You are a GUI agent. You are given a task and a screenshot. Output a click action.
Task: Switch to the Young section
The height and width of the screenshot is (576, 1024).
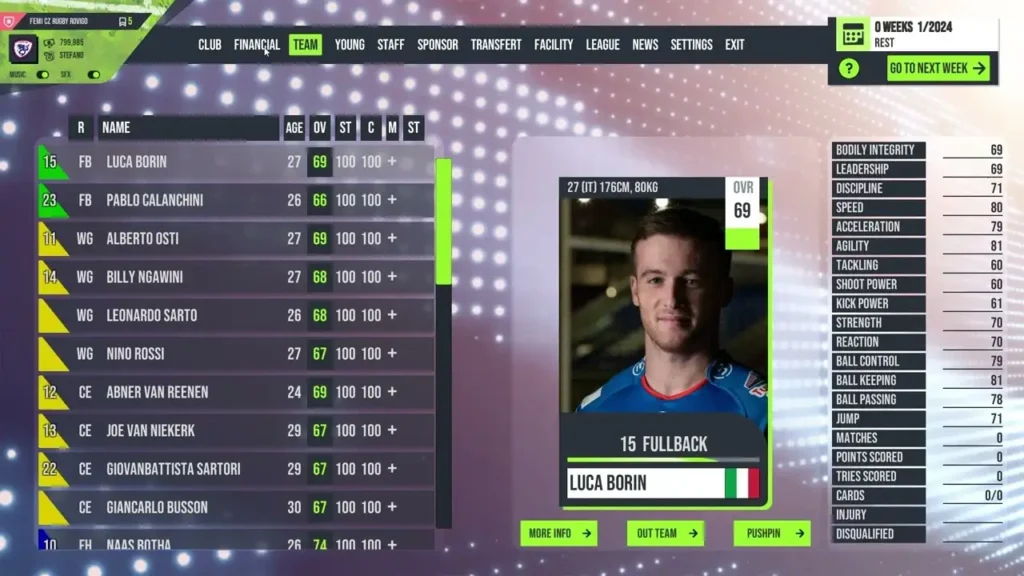350,45
